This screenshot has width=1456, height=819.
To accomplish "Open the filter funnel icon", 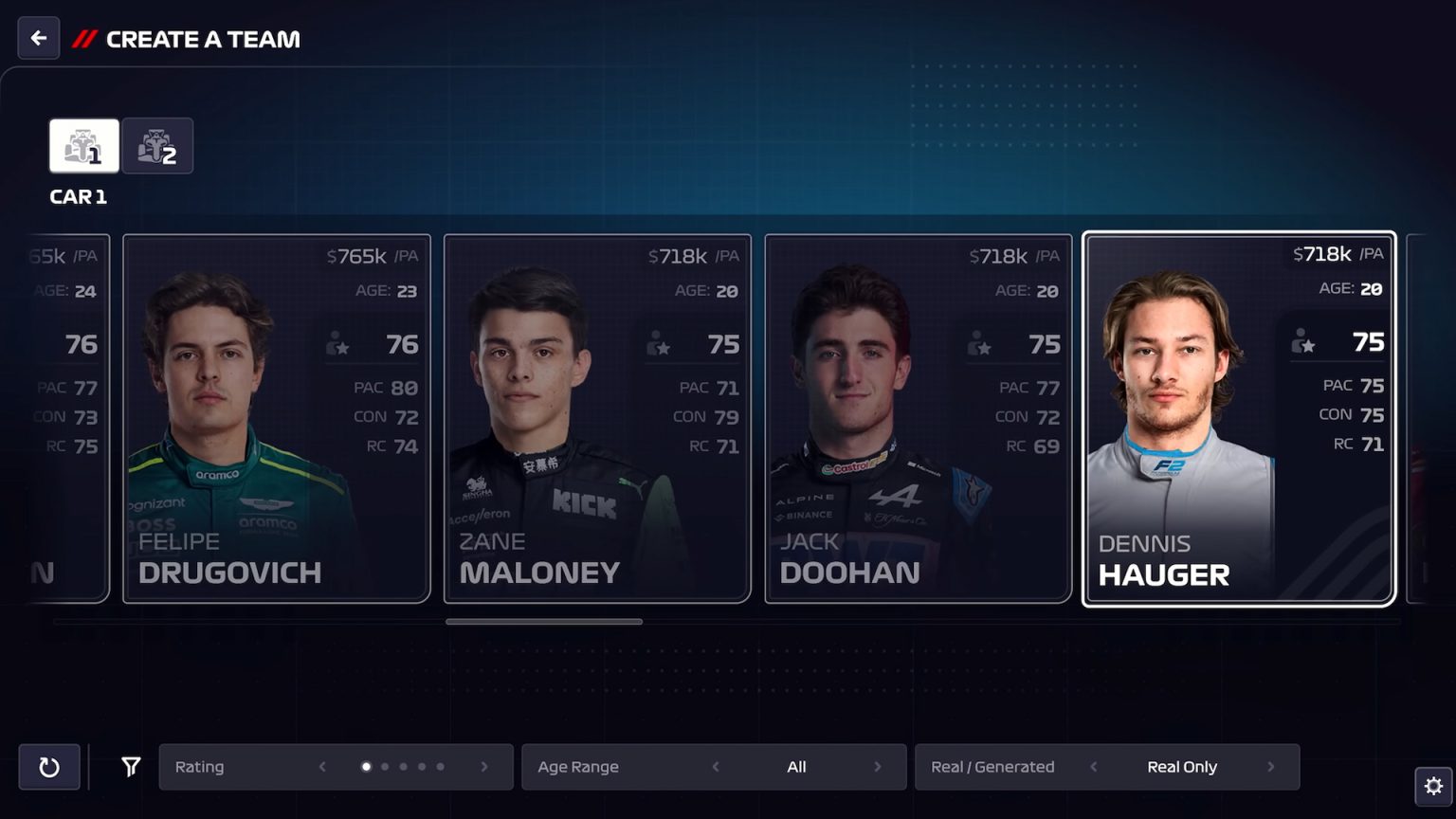I will click(130, 767).
